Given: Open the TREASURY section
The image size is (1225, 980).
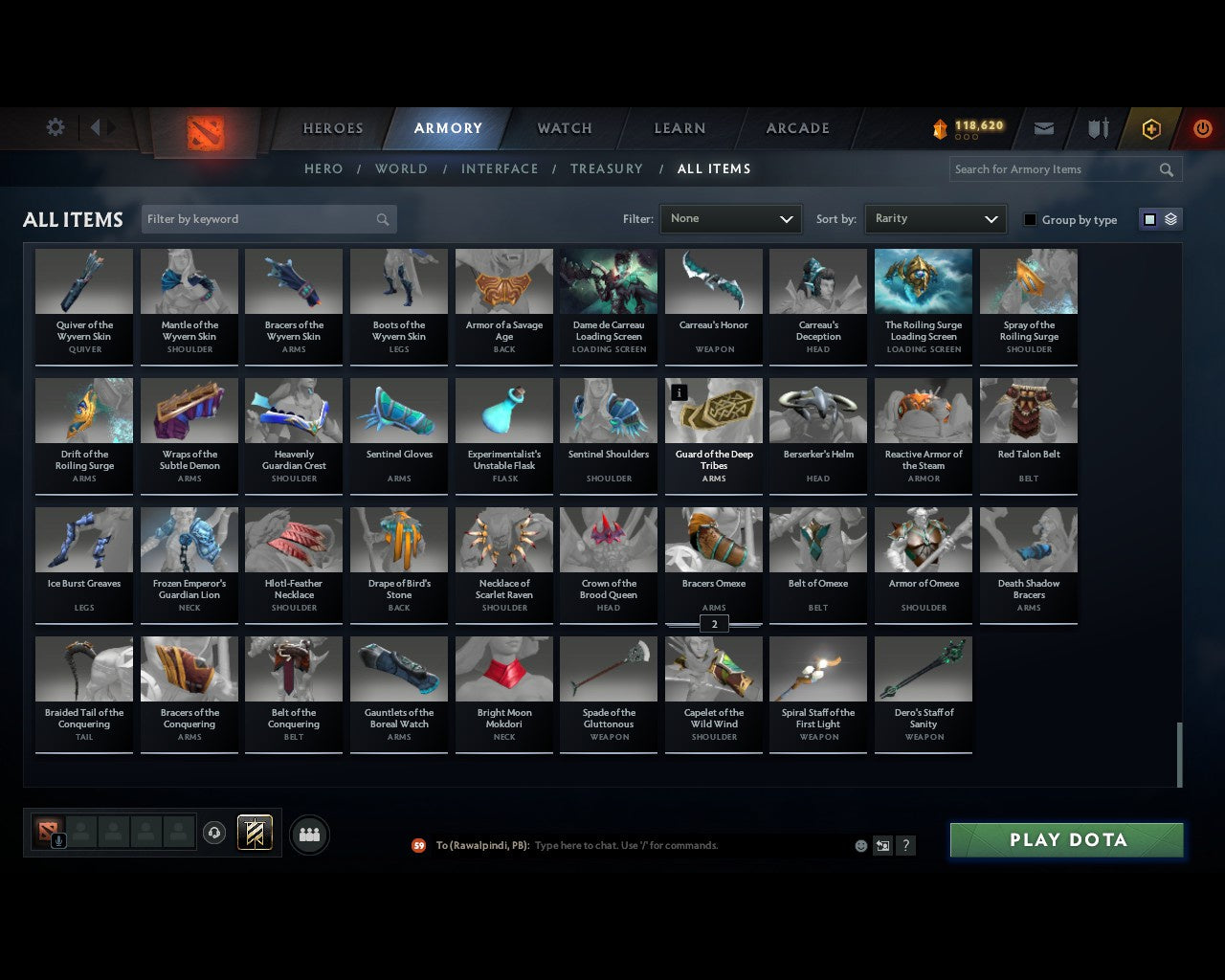Looking at the screenshot, I should (607, 168).
